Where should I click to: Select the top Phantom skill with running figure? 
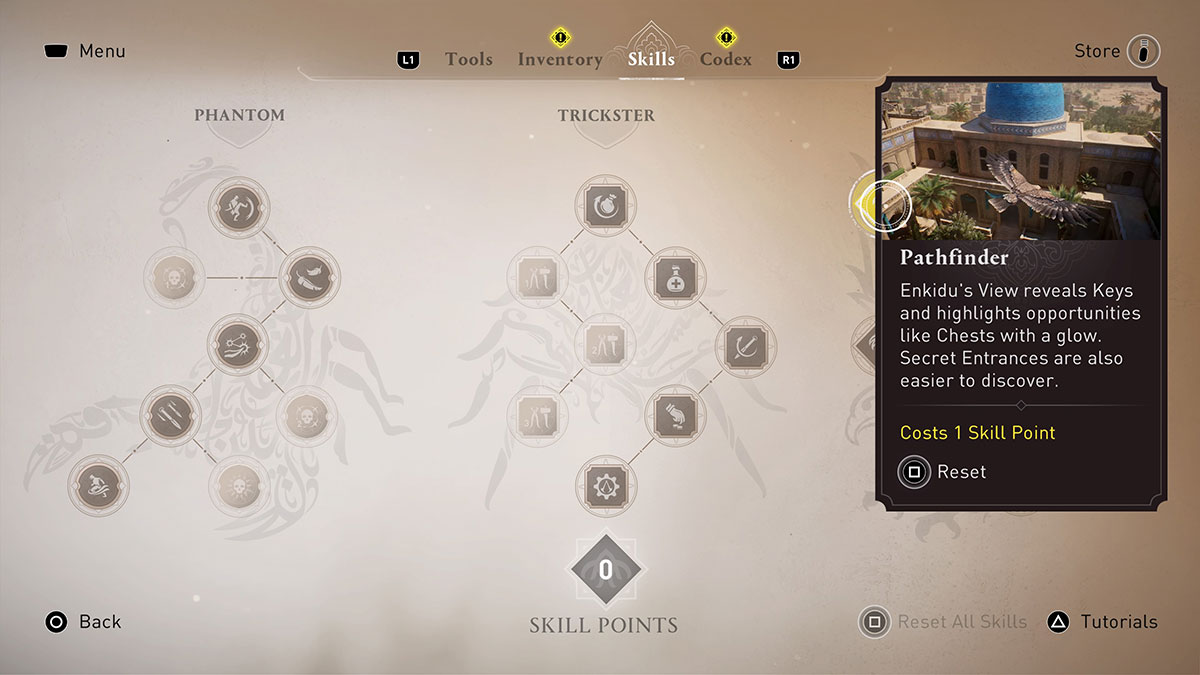239,208
